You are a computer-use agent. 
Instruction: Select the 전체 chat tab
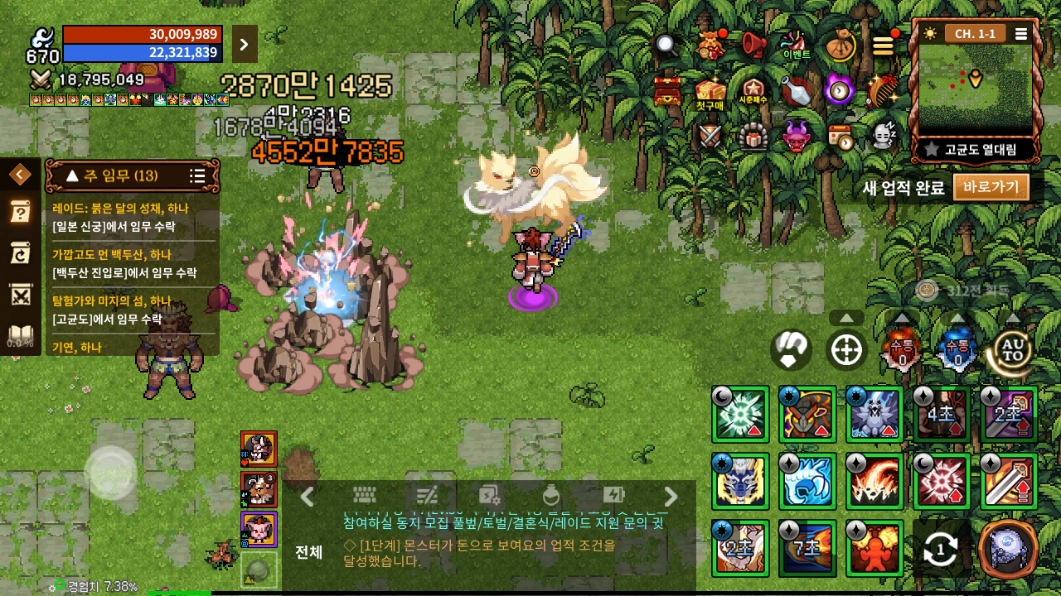[309, 552]
